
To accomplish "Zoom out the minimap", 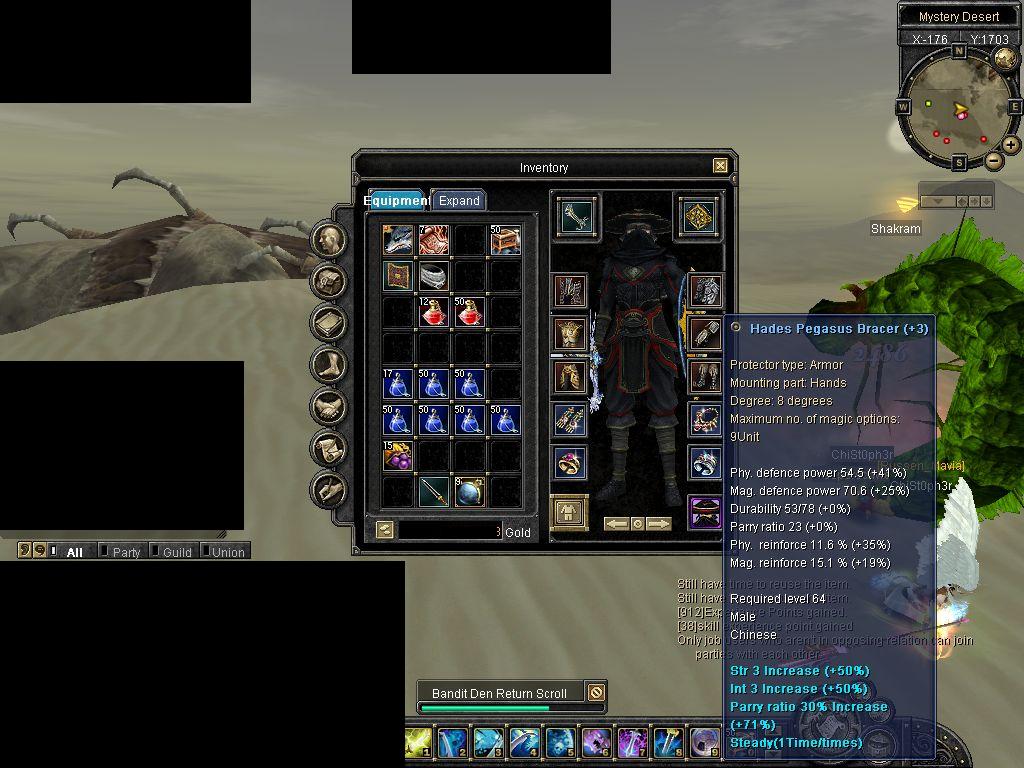I will pyautogui.click(x=993, y=160).
